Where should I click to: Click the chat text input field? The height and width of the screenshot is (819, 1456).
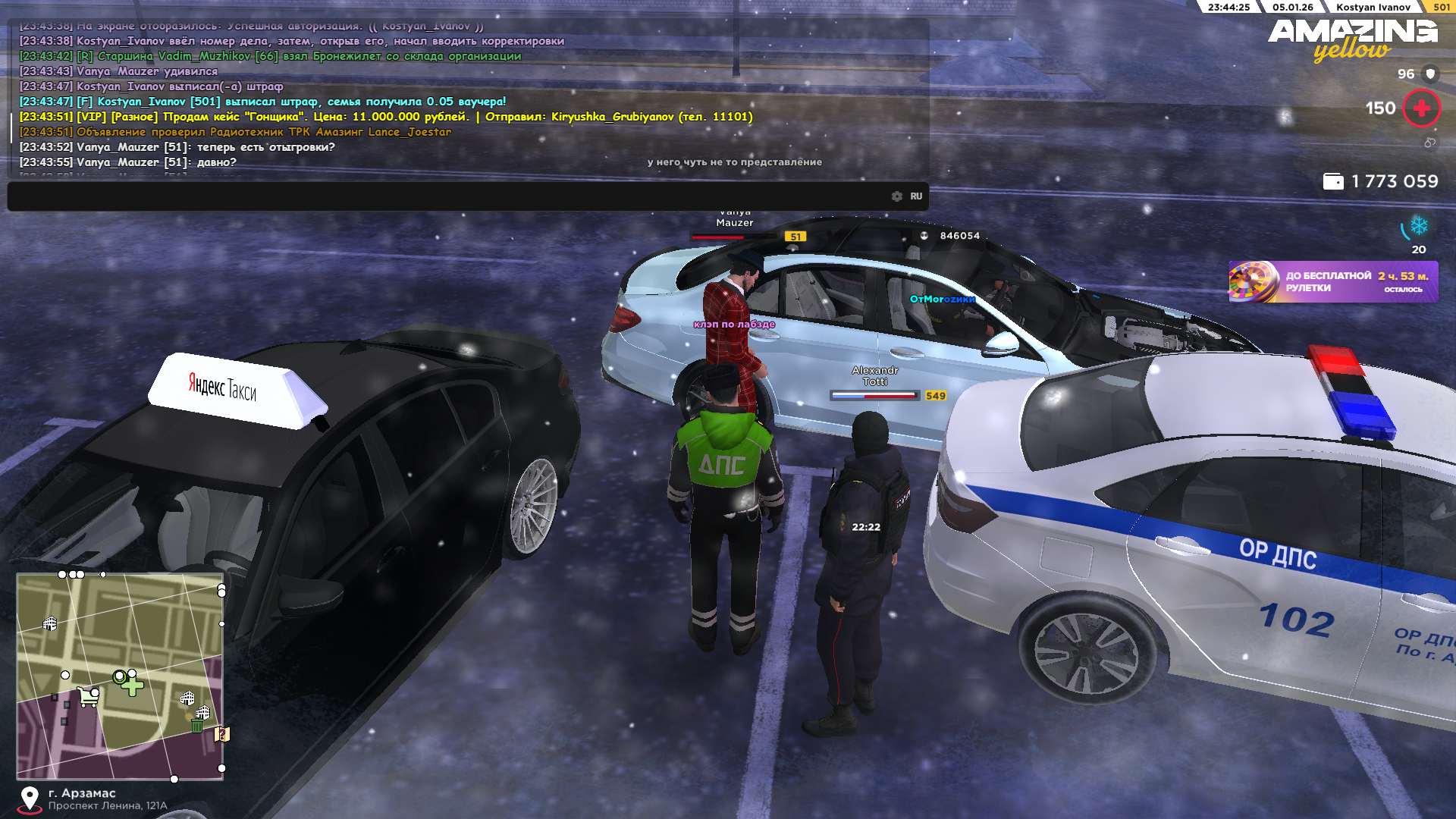pos(447,196)
